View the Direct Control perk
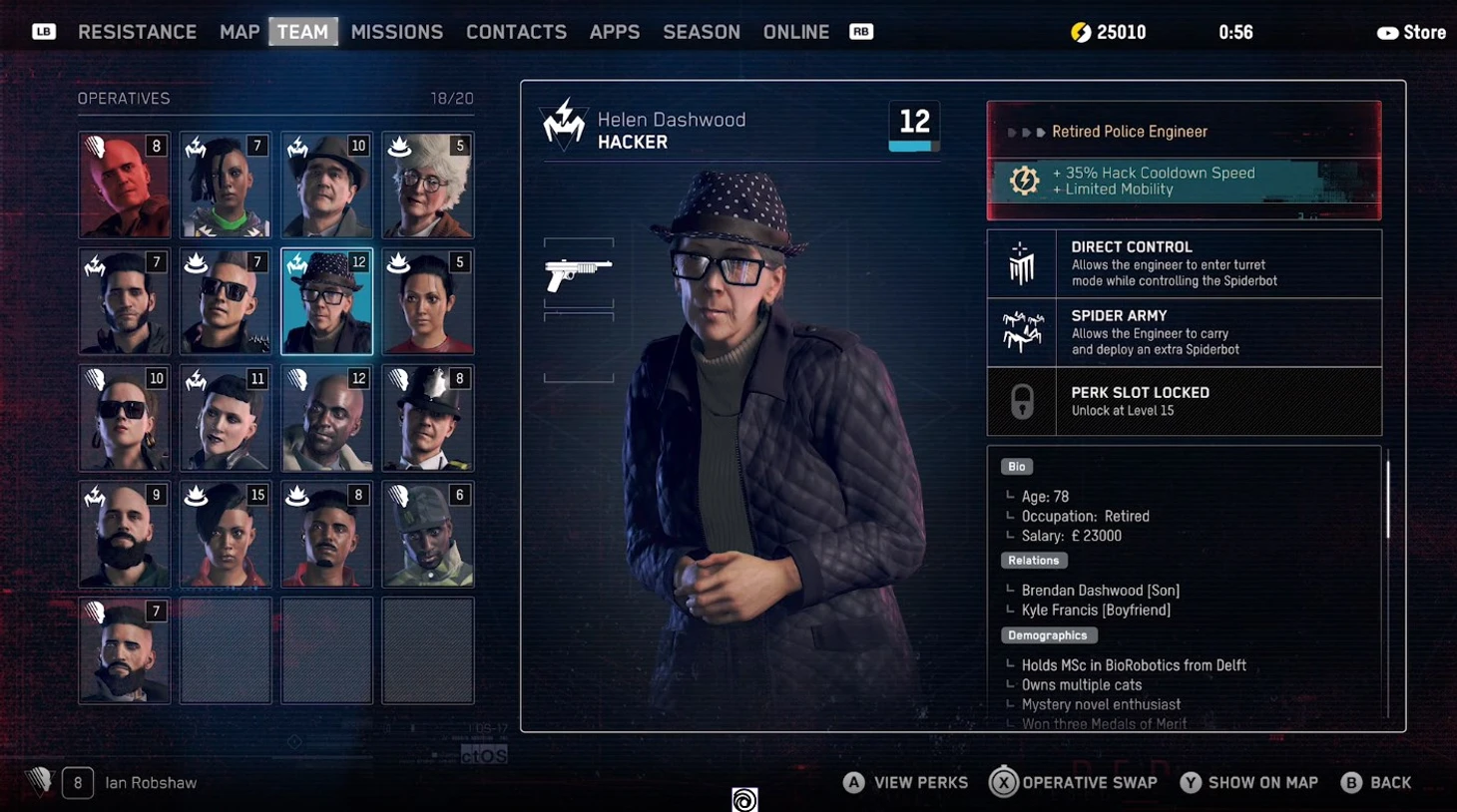Image resolution: width=1457 pixels, height=812 pixels. click(x=1184, y=263)
